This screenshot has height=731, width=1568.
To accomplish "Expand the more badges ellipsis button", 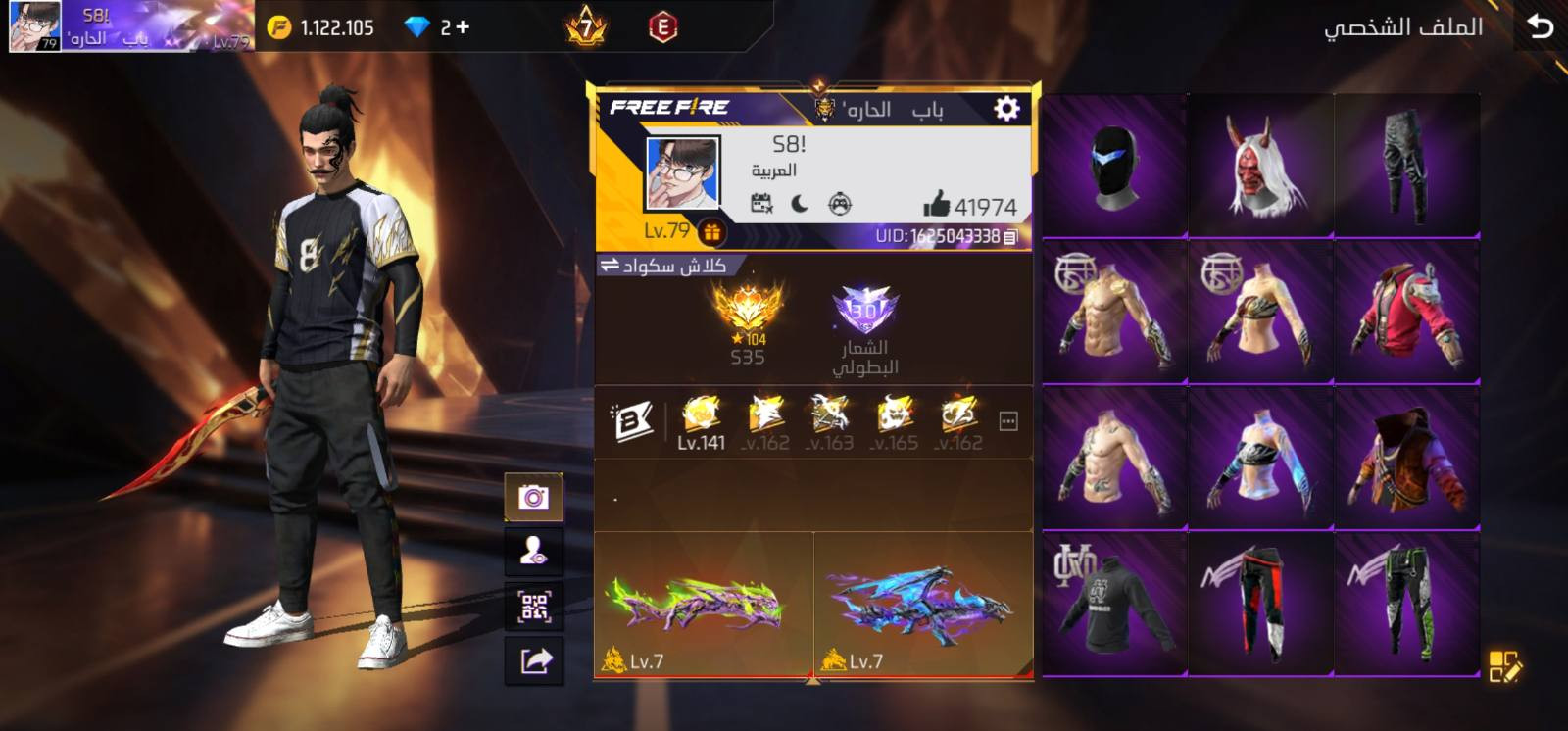I will pyautogui.click(x=1007, y=421).
